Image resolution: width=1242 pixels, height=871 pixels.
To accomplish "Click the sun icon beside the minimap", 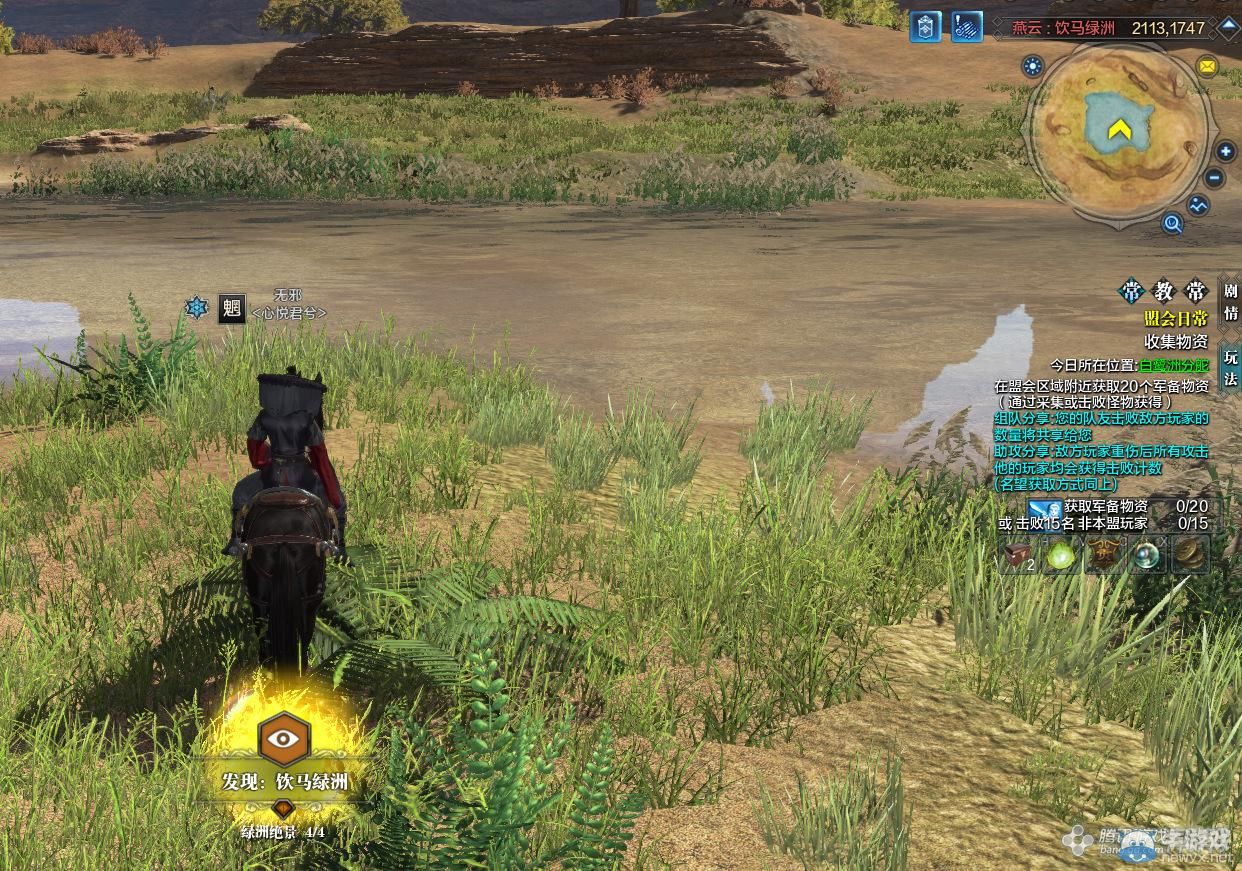I will (x=1032, y=67).
